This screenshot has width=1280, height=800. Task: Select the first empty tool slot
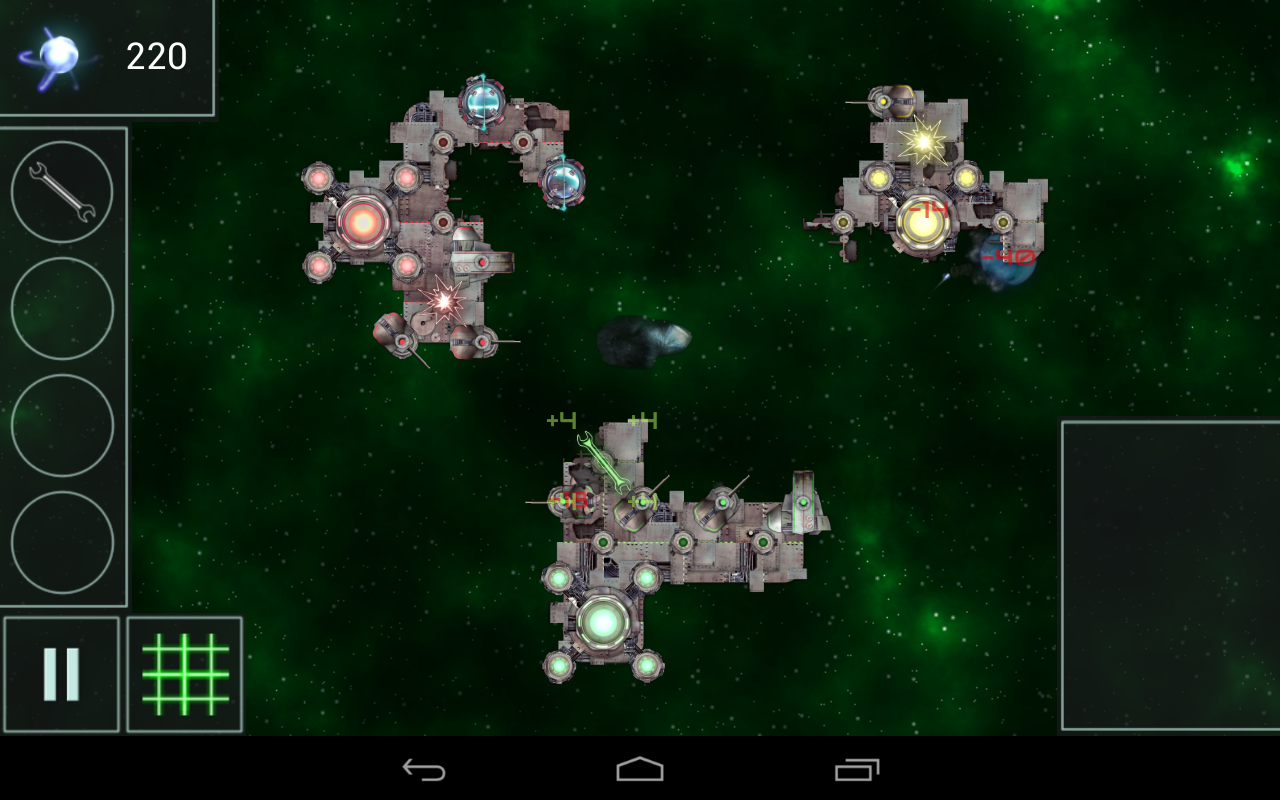pyautogui.click(x=62, y=308)
